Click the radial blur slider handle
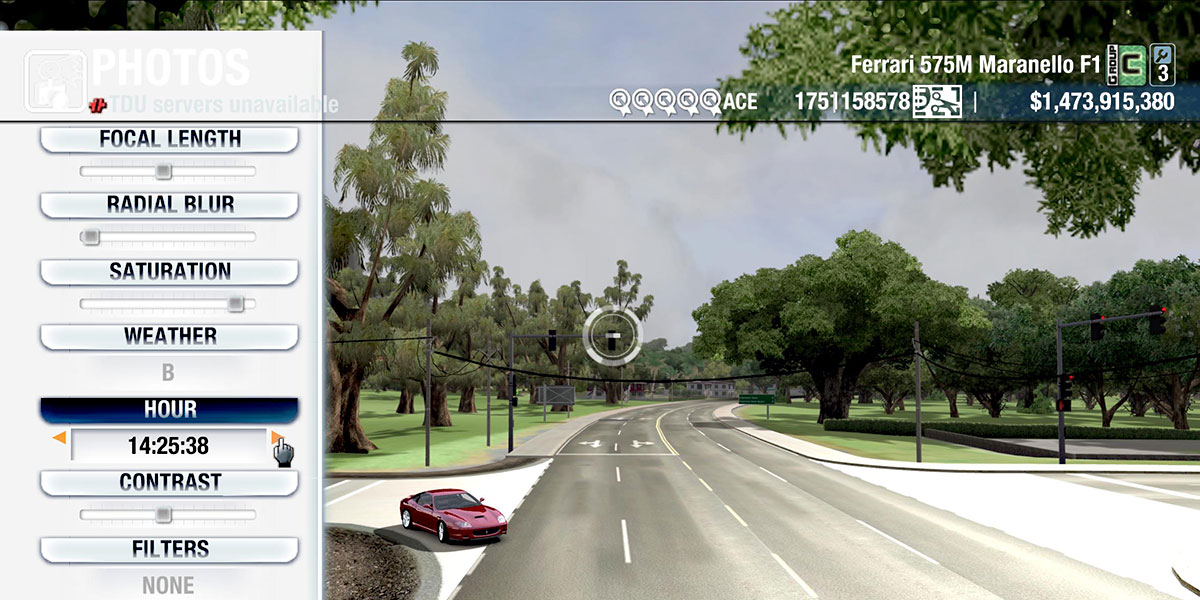This screenshot has width=1200, height=600. (x=90, y=237)
